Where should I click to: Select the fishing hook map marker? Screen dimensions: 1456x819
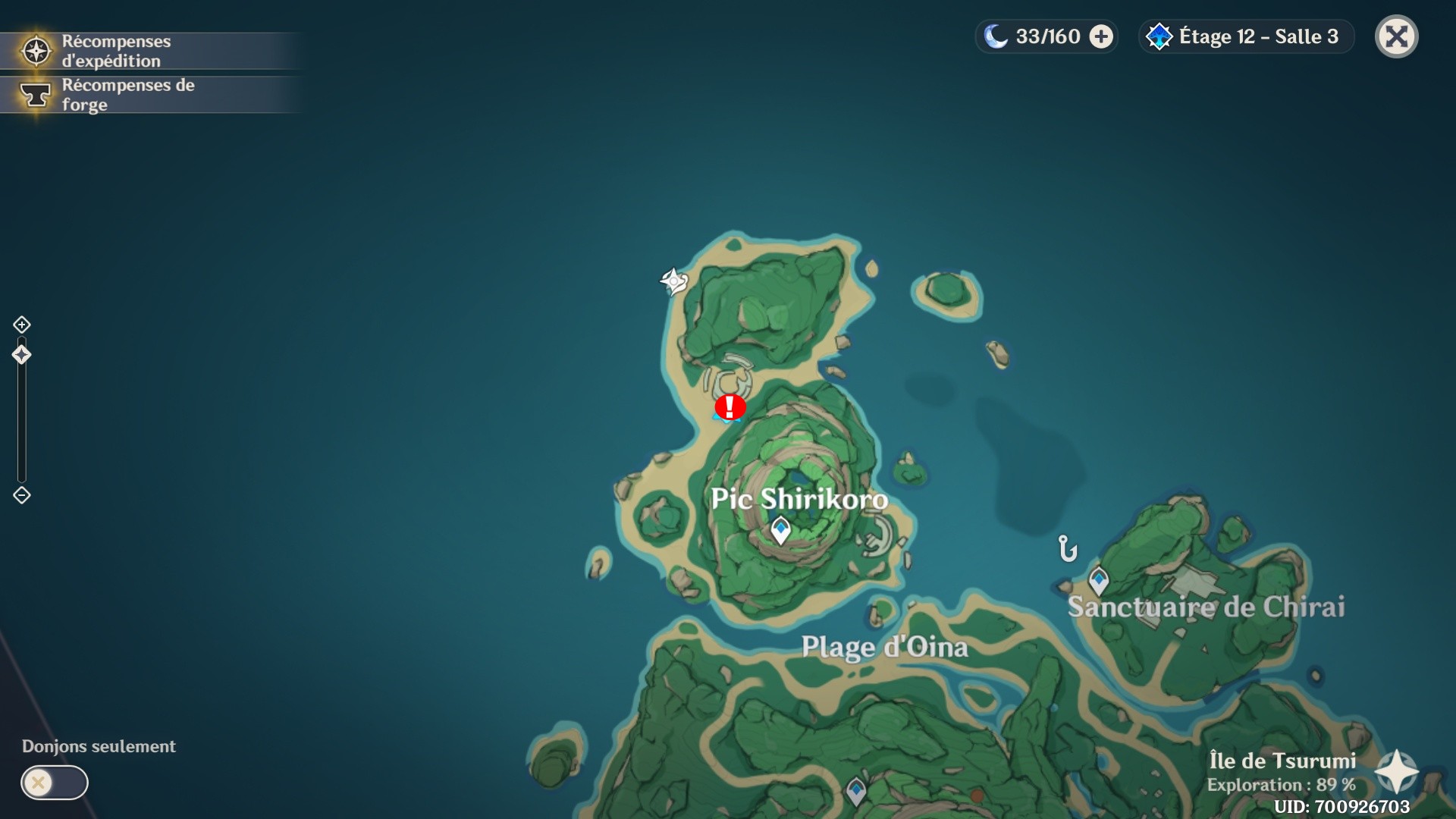[x=1067, y=548]
